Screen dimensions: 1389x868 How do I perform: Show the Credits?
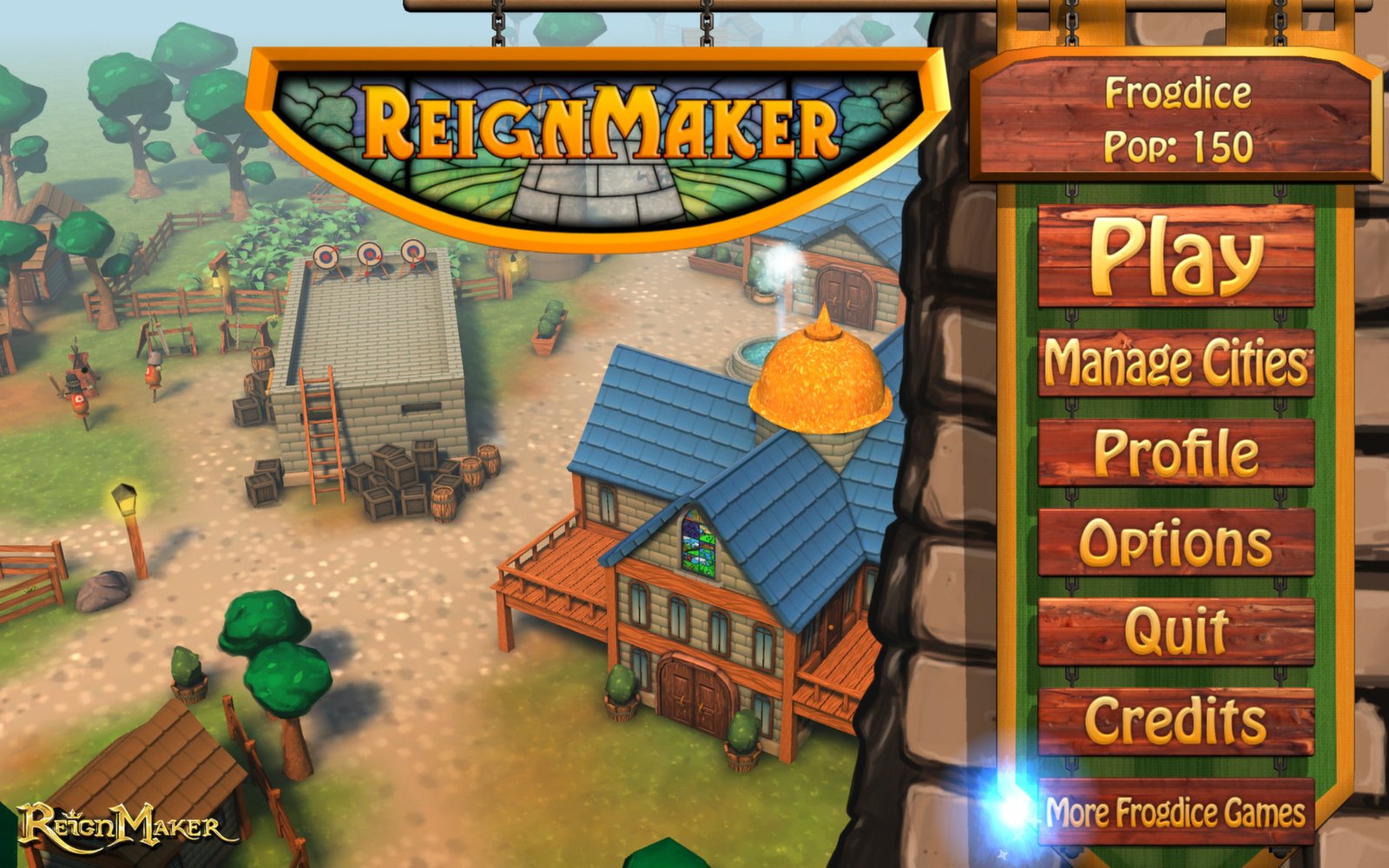[1175, 721]
